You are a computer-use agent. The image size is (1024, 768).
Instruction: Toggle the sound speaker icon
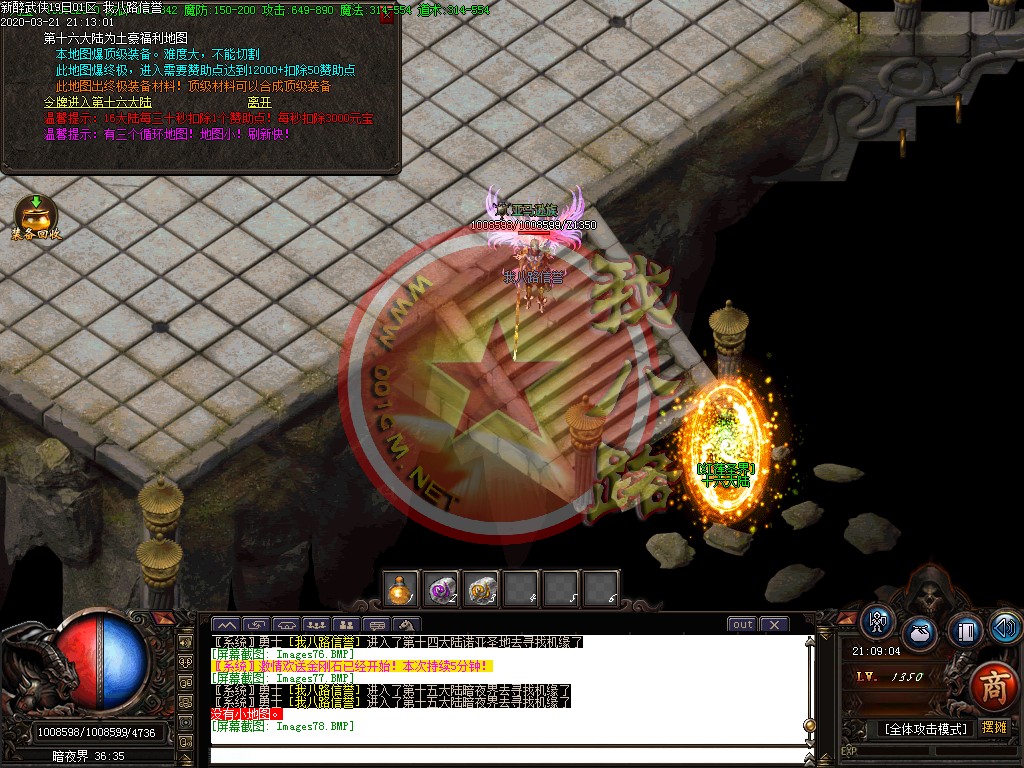[x=1004, y=627]
